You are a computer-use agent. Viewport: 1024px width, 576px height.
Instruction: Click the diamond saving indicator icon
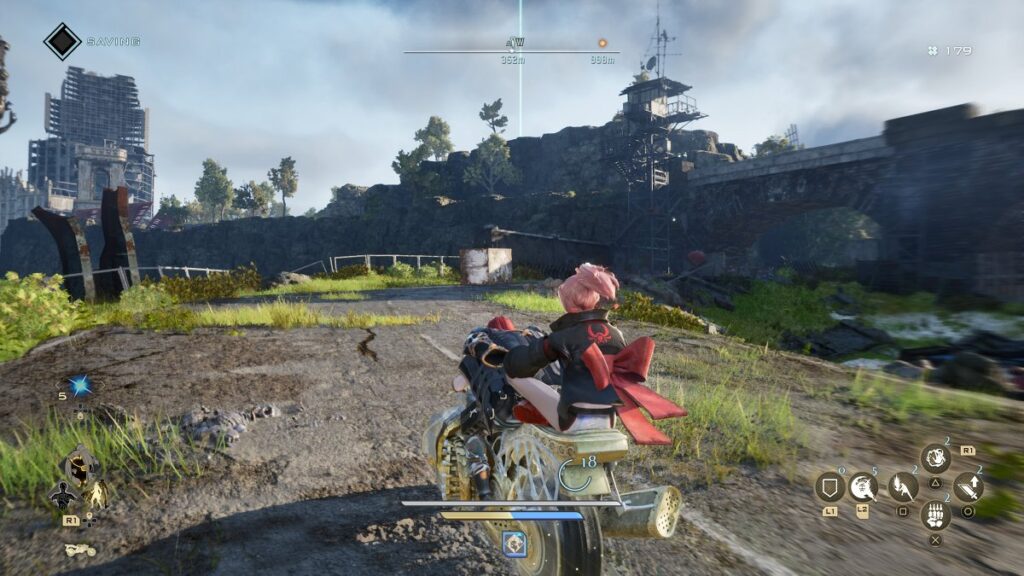coord(62,41)
